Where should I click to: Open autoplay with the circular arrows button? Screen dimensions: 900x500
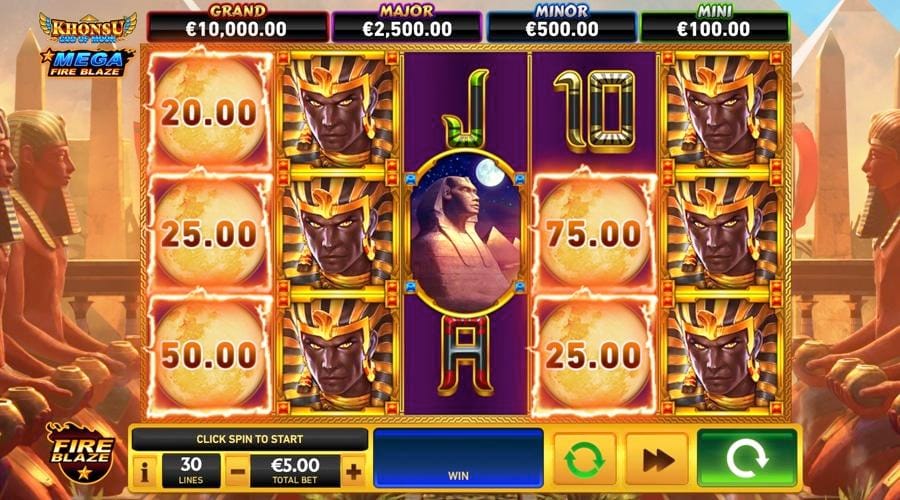click(x=582, y=459)
